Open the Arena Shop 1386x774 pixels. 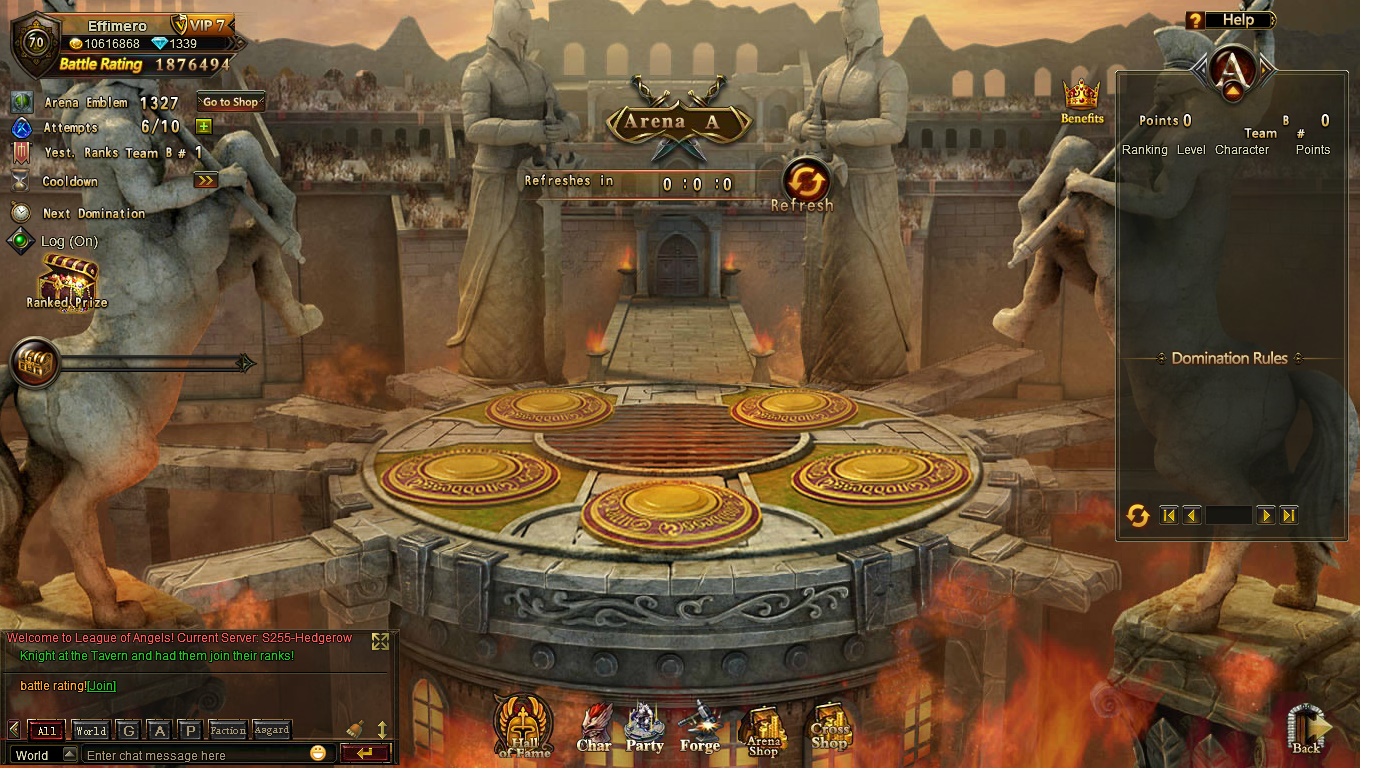(x=764, y=731)
